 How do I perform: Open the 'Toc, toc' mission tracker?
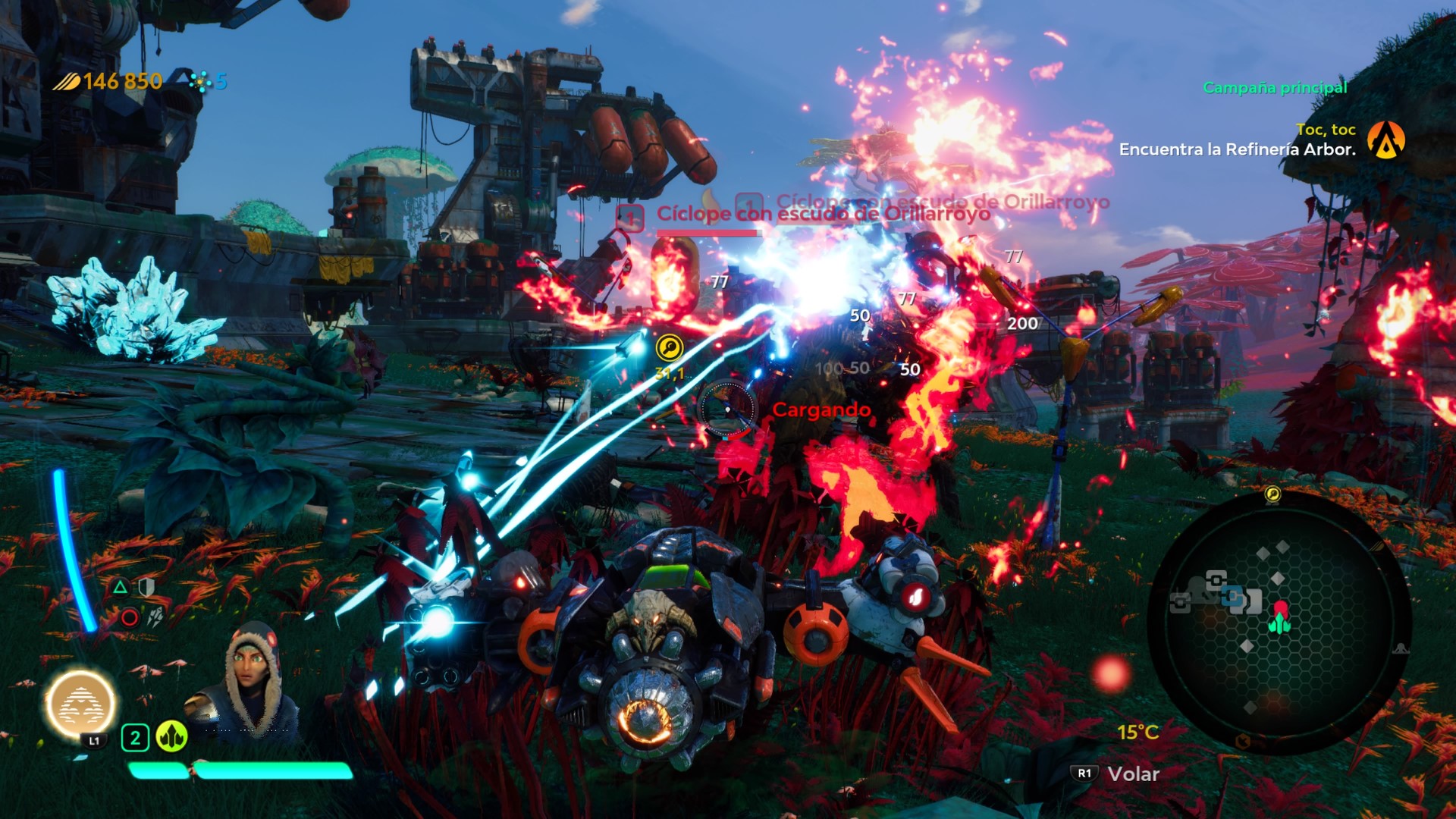tap(1326, 130)
